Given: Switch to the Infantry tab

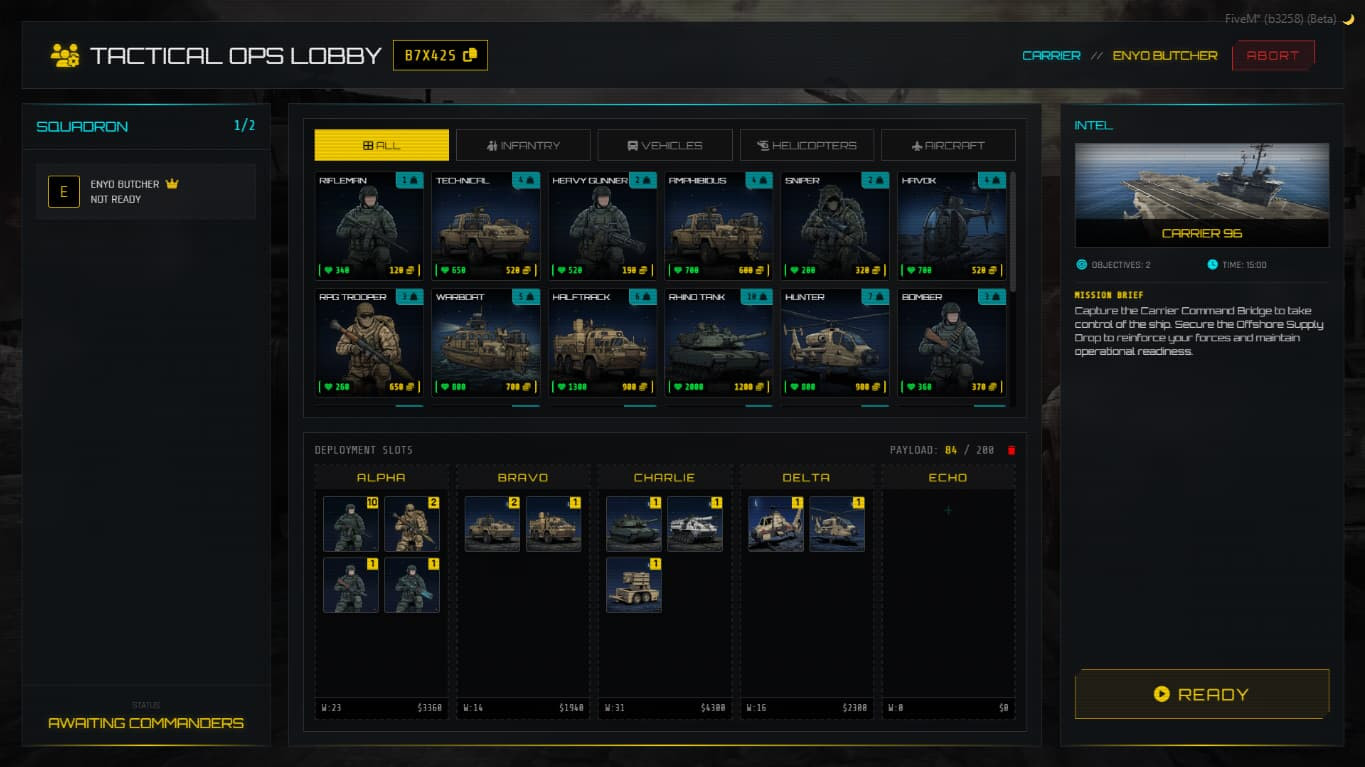Looking at the screenshot, I should [x=523, y=145].
